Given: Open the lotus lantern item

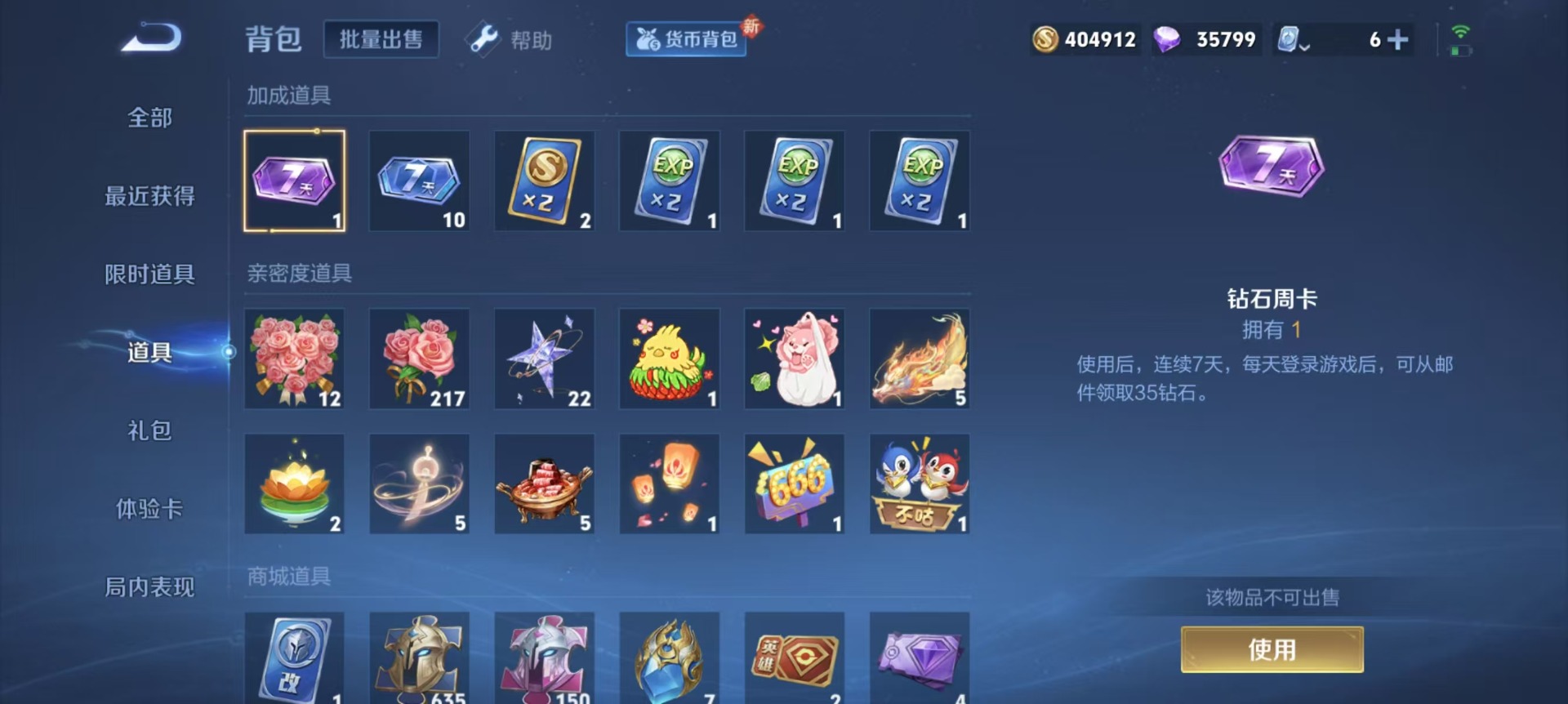Looking at the screenshot, I should 294,483.
